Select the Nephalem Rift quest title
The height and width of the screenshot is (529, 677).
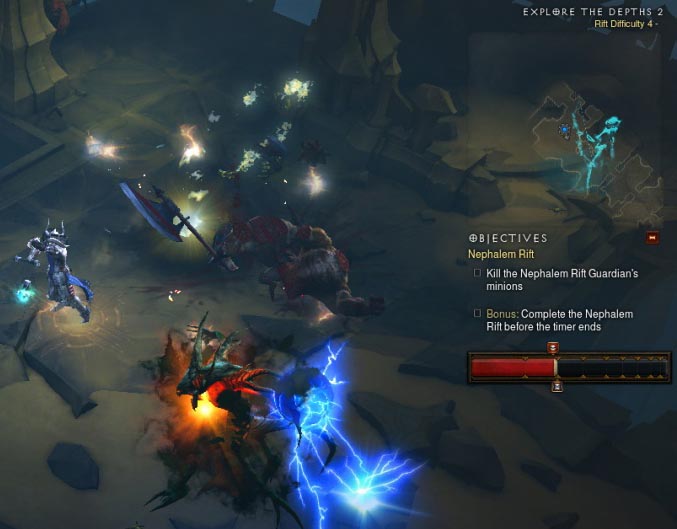(x=503, y=254)
